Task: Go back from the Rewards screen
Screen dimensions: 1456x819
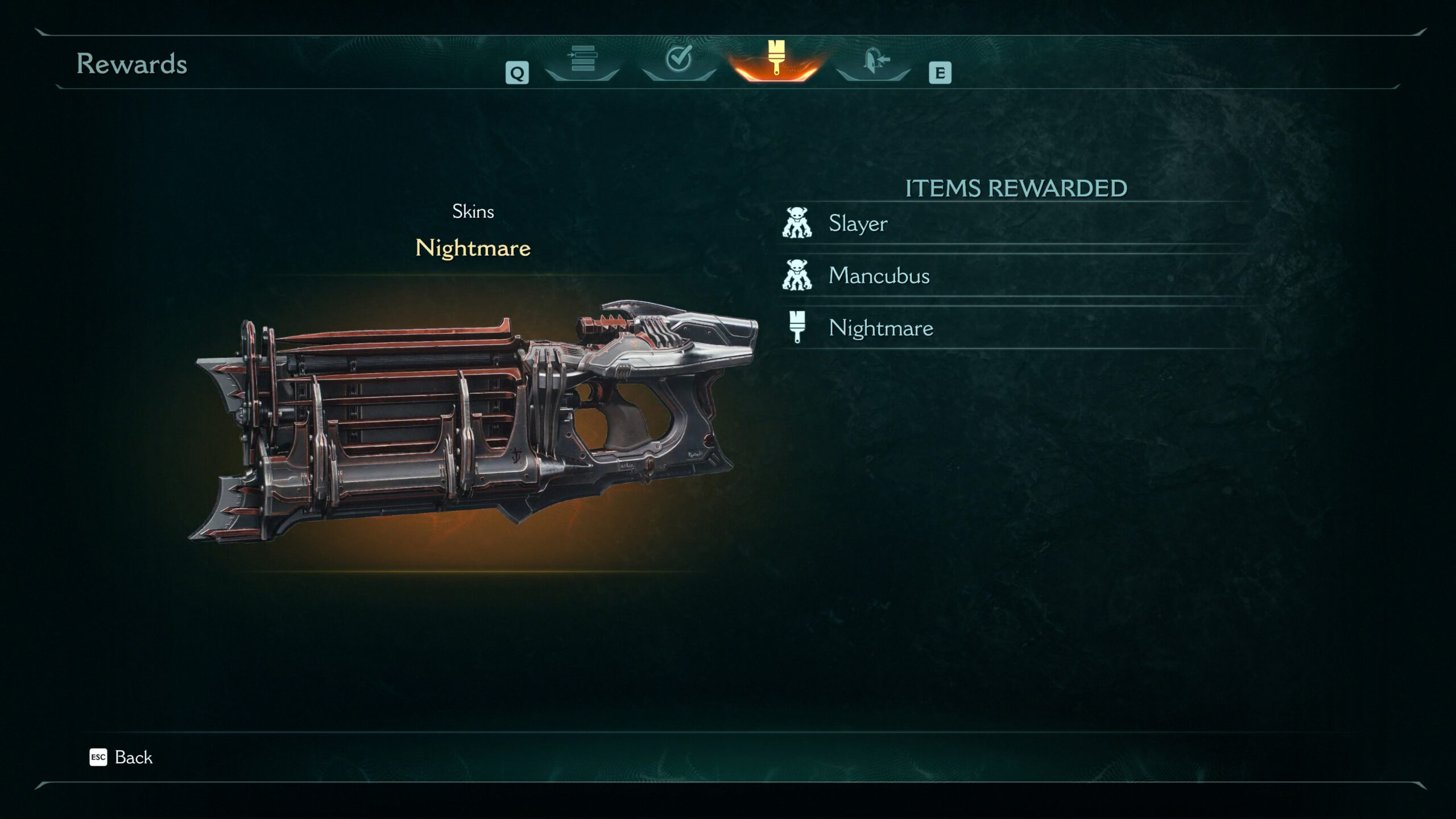Action: pos(122,758)
